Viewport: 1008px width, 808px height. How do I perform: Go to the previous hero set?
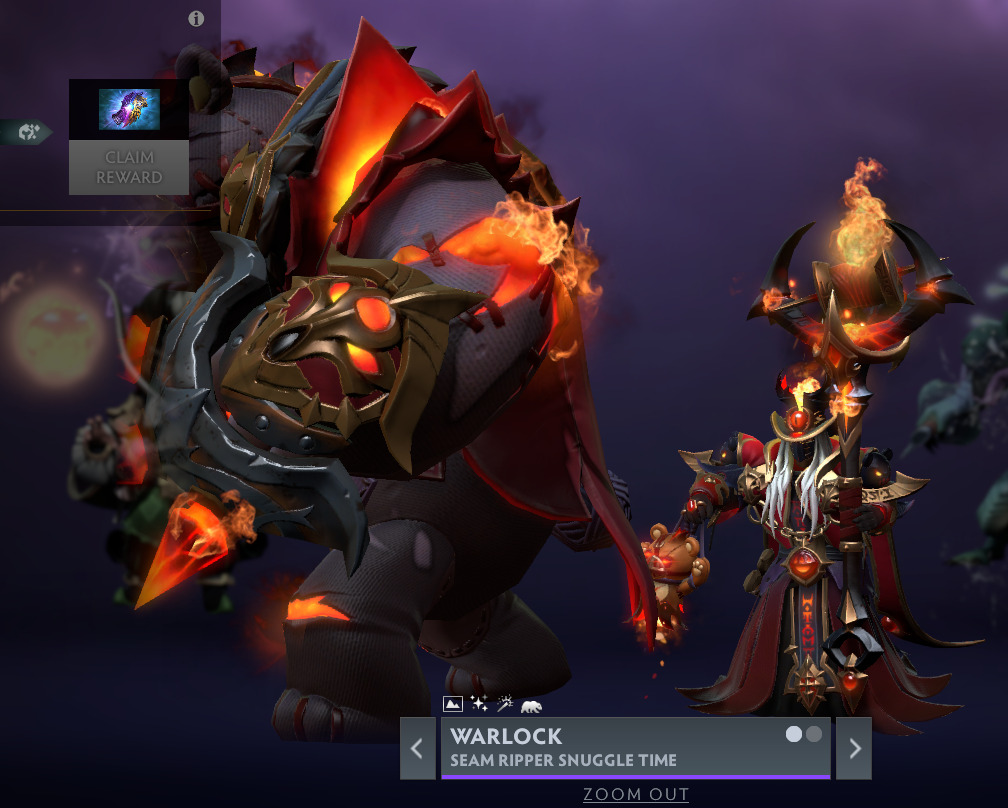coord(417,748)
